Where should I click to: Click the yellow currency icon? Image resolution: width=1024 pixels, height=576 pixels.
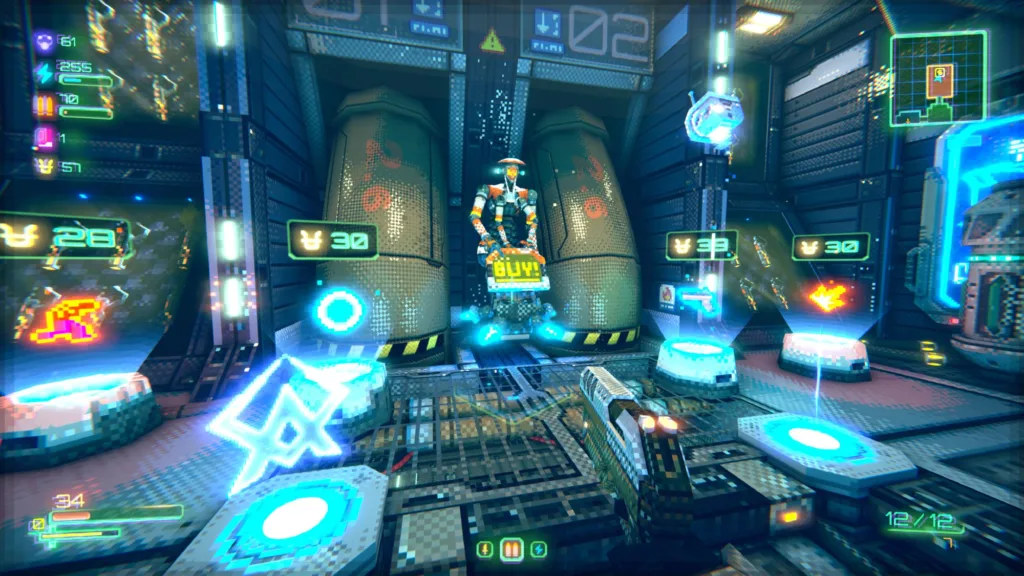click(44, 166)
